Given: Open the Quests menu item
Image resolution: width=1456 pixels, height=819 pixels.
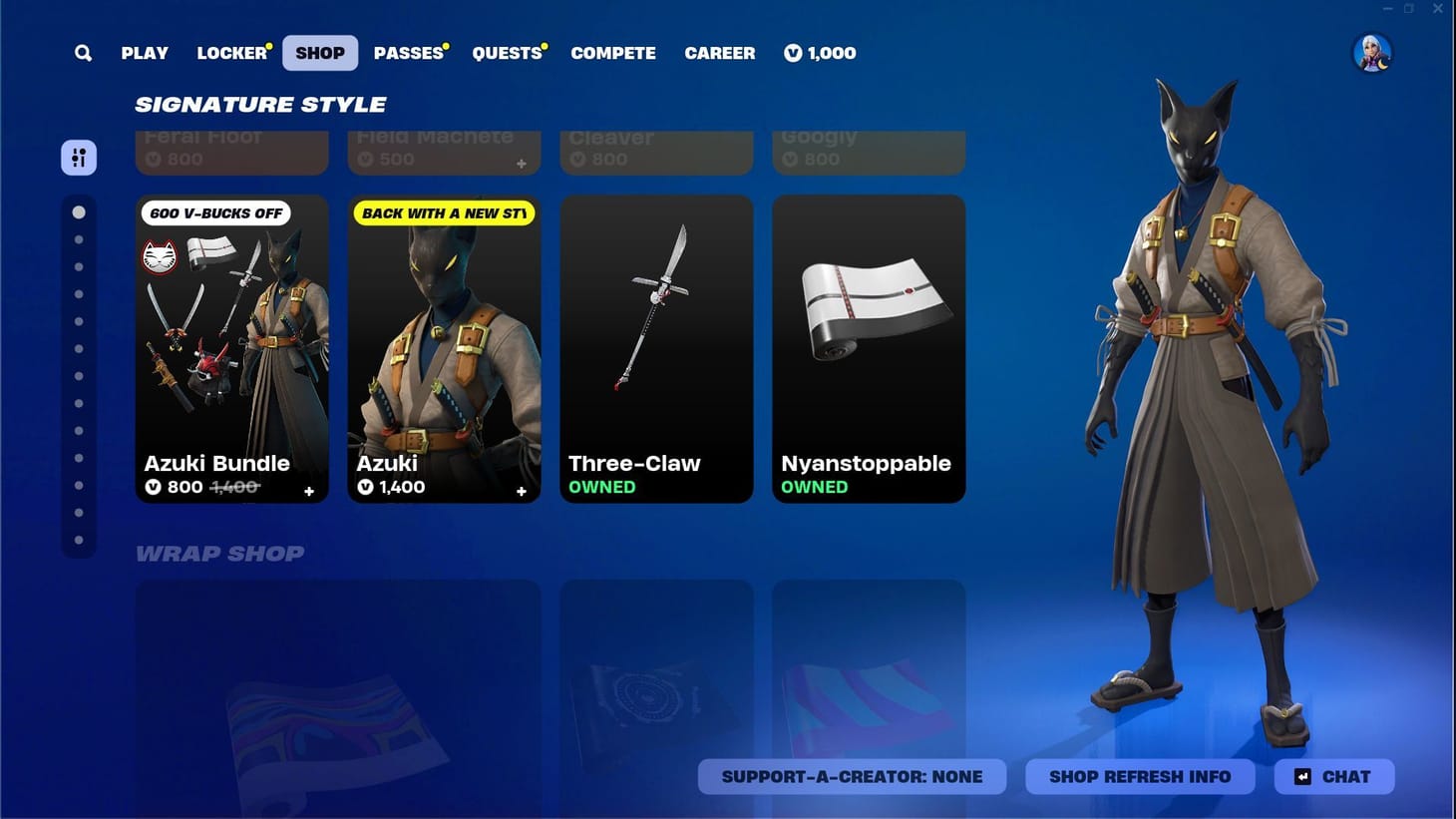Looking at the screenshot, I should (x=507, y=53).
